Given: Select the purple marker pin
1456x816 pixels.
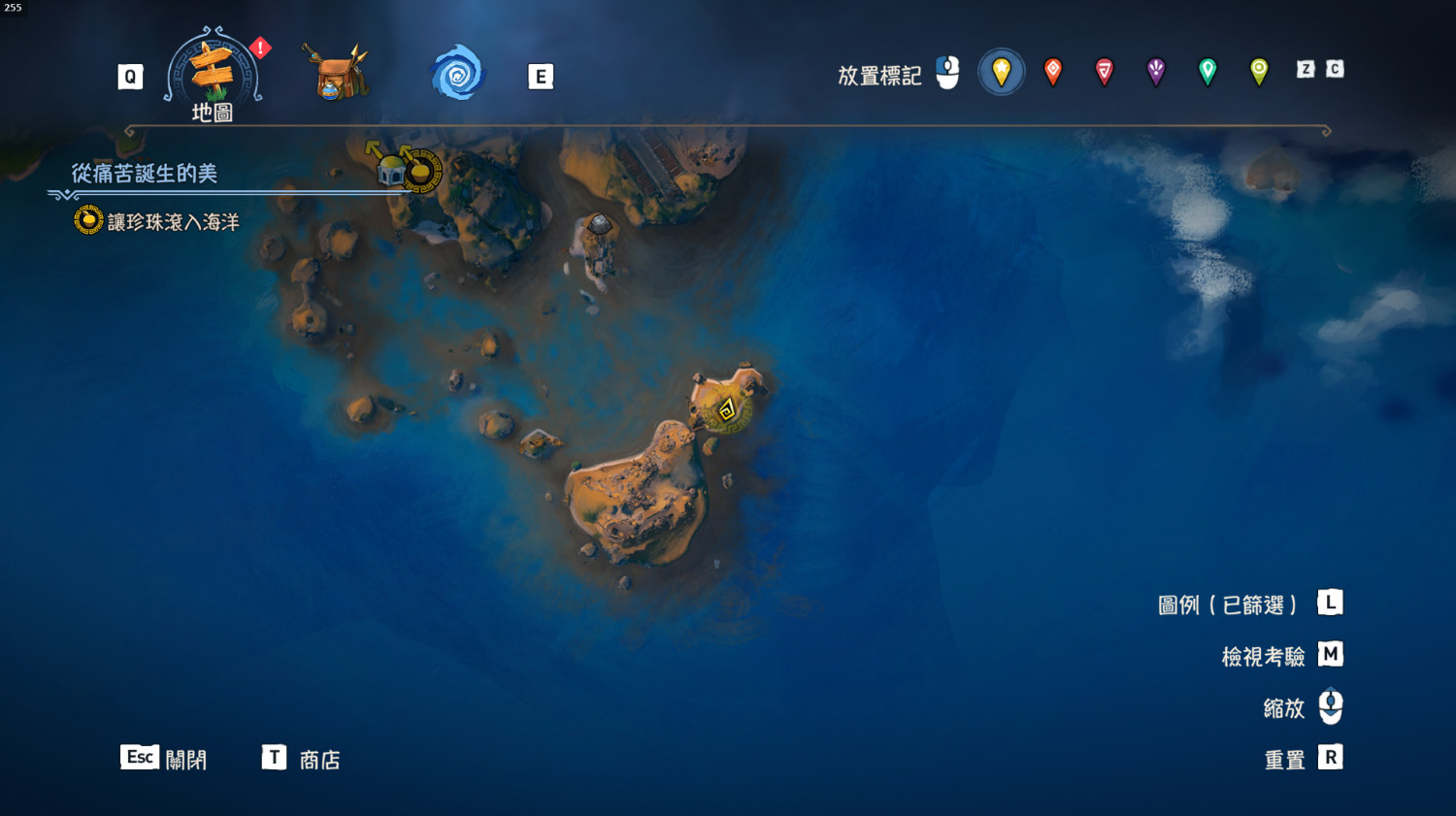Looking at the screenshot, I should 1156,71.
